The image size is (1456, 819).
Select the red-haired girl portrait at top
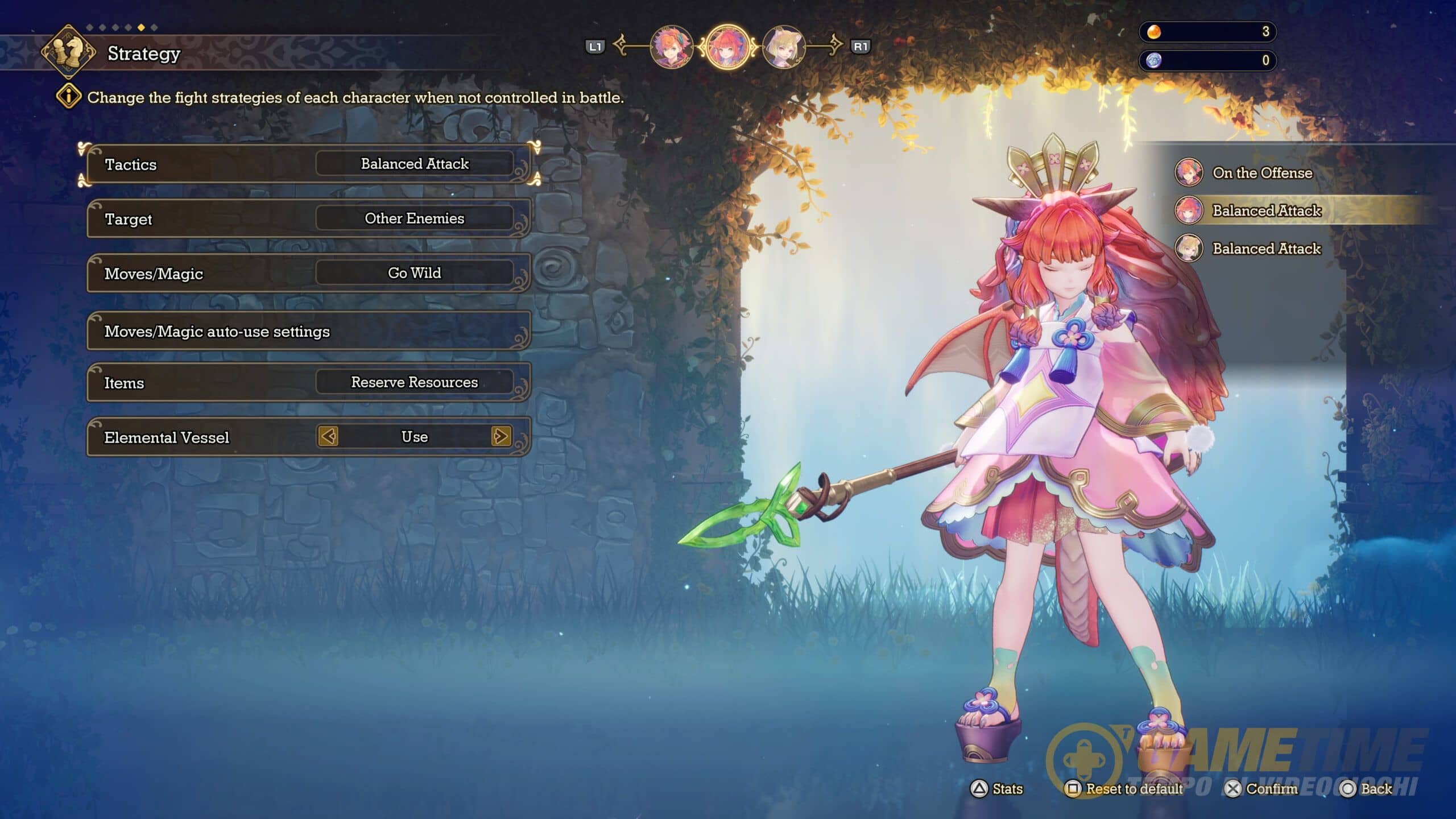(727, 47)
